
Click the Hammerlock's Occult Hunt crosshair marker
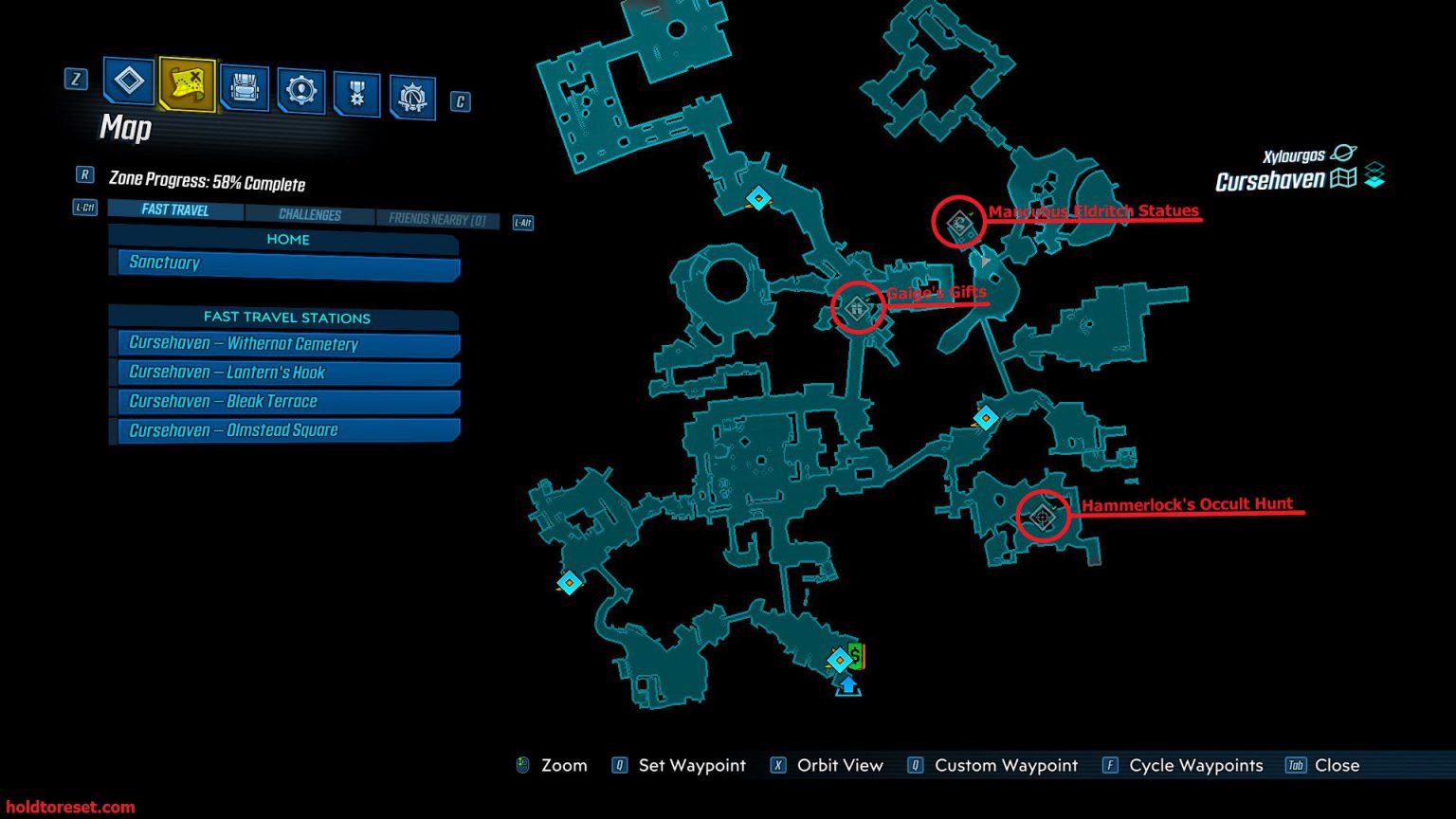click(1043, 519)
